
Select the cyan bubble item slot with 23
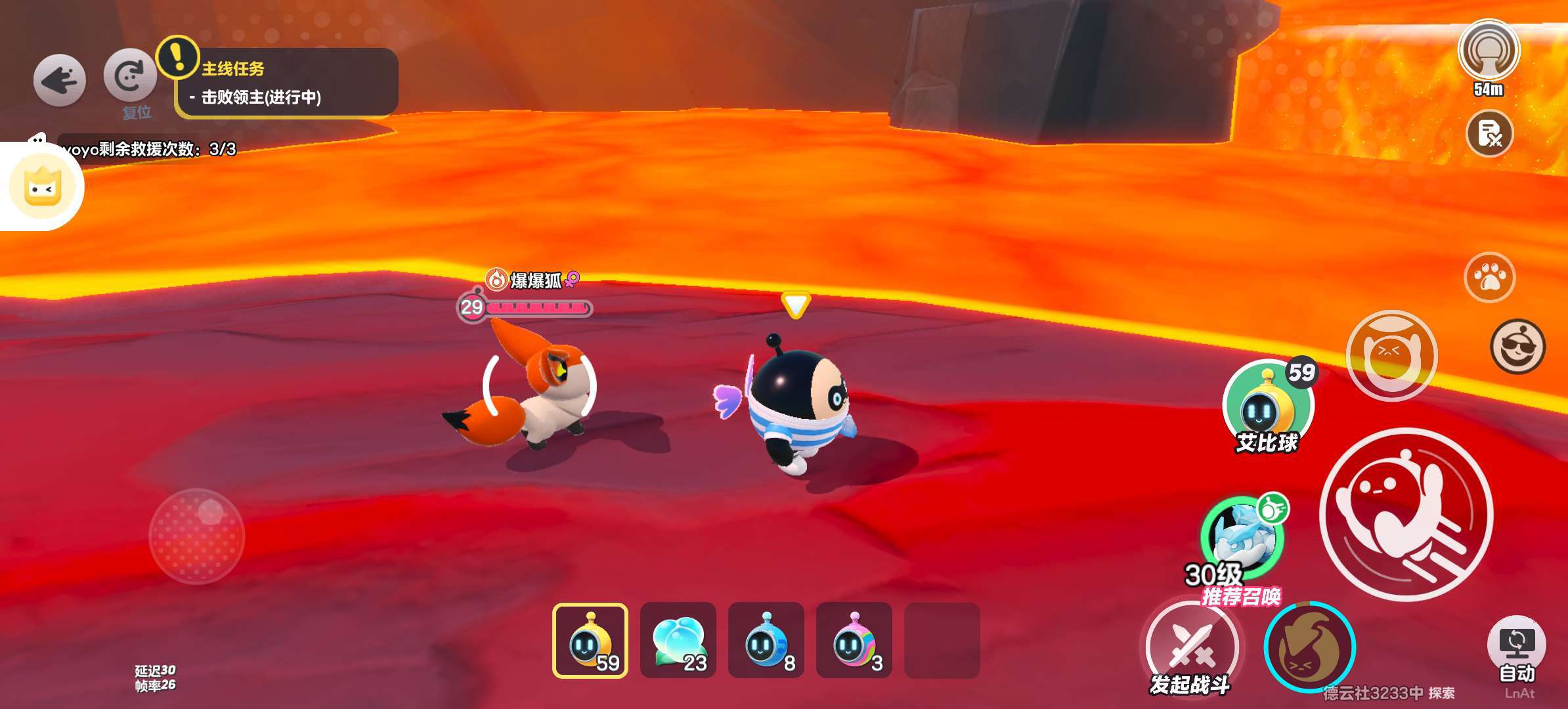pos(678,640)
